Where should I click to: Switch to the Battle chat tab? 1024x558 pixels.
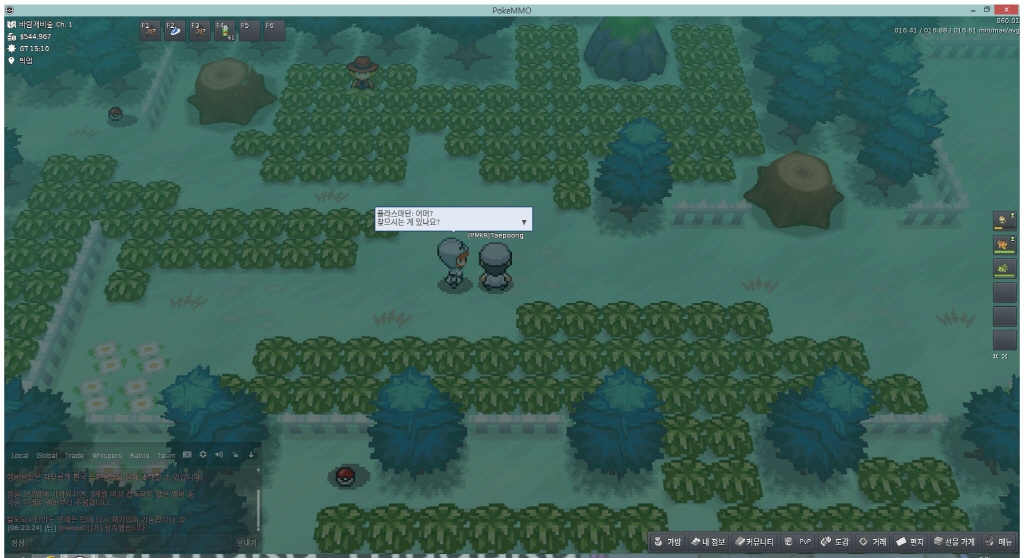tap(138, 456)
